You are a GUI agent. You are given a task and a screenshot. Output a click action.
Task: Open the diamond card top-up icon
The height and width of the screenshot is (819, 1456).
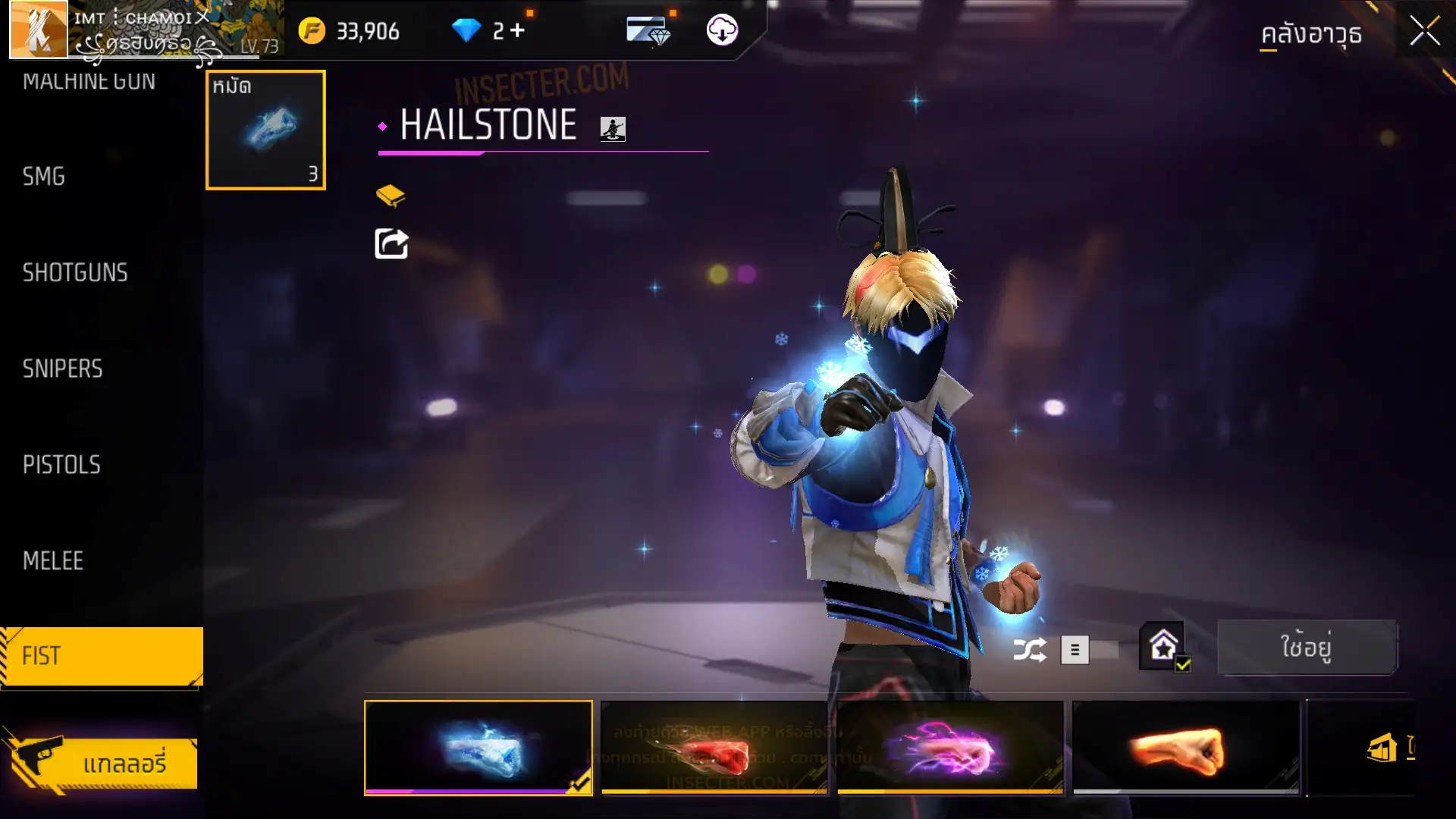(x=648, y=31)
